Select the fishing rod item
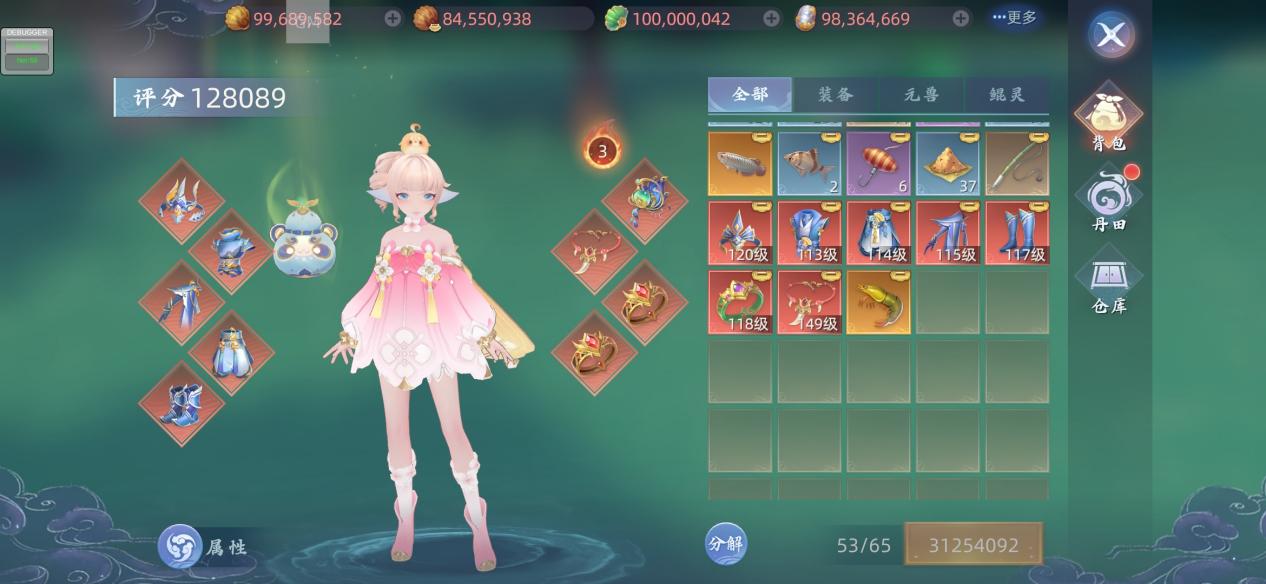 tap(1017, 164)
